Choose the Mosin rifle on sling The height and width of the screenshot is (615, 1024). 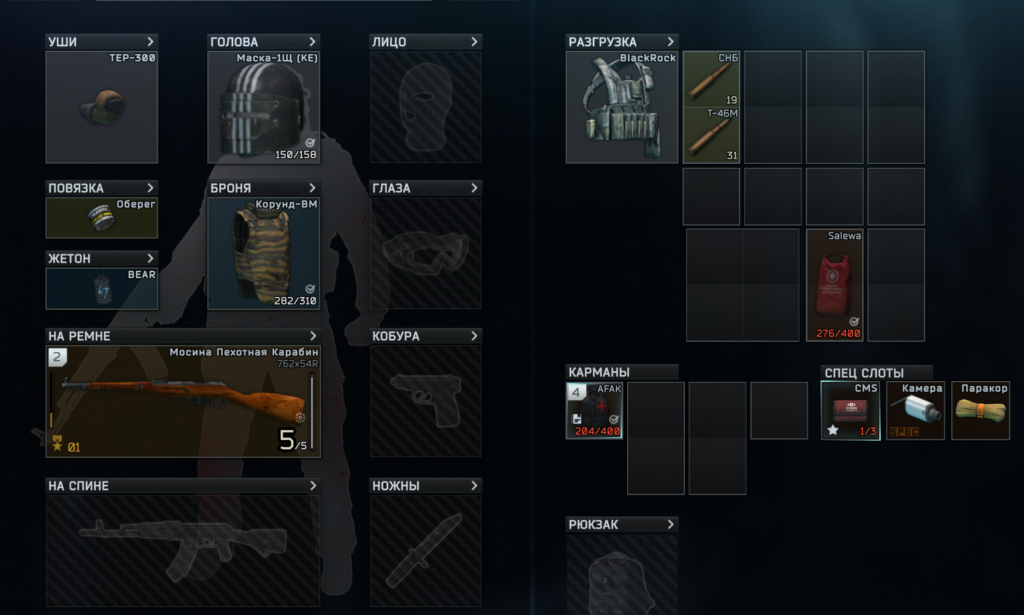tap(183, 401)
